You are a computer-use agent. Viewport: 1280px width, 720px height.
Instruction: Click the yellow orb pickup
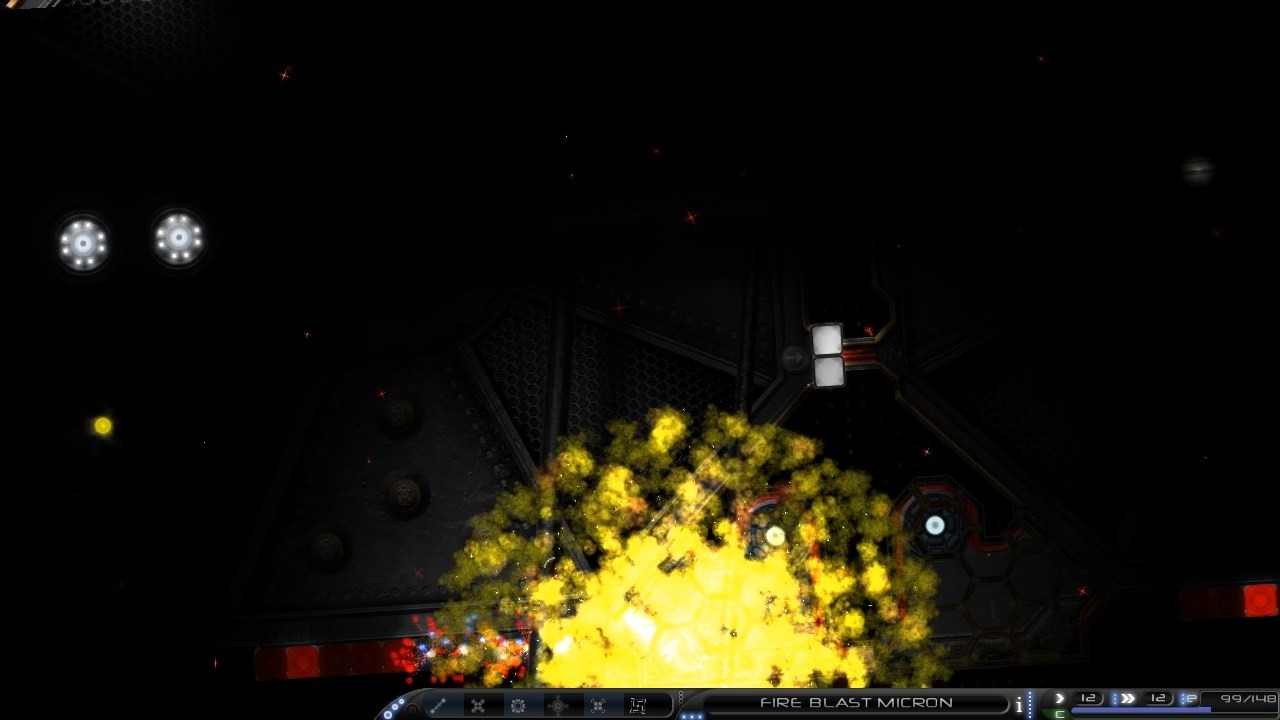pyautogui.click(x=100, y=424)
